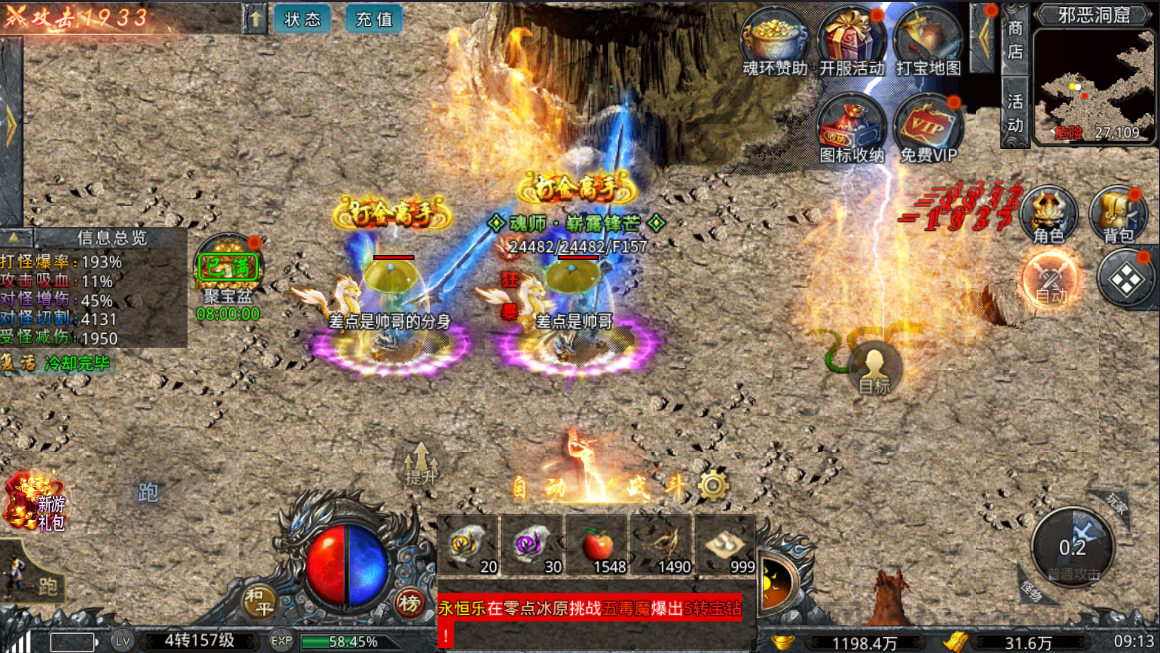Open 开服活动 gift box event
Image resolution: width=1160 pixels, height=653 pixels.
[851, 40]
